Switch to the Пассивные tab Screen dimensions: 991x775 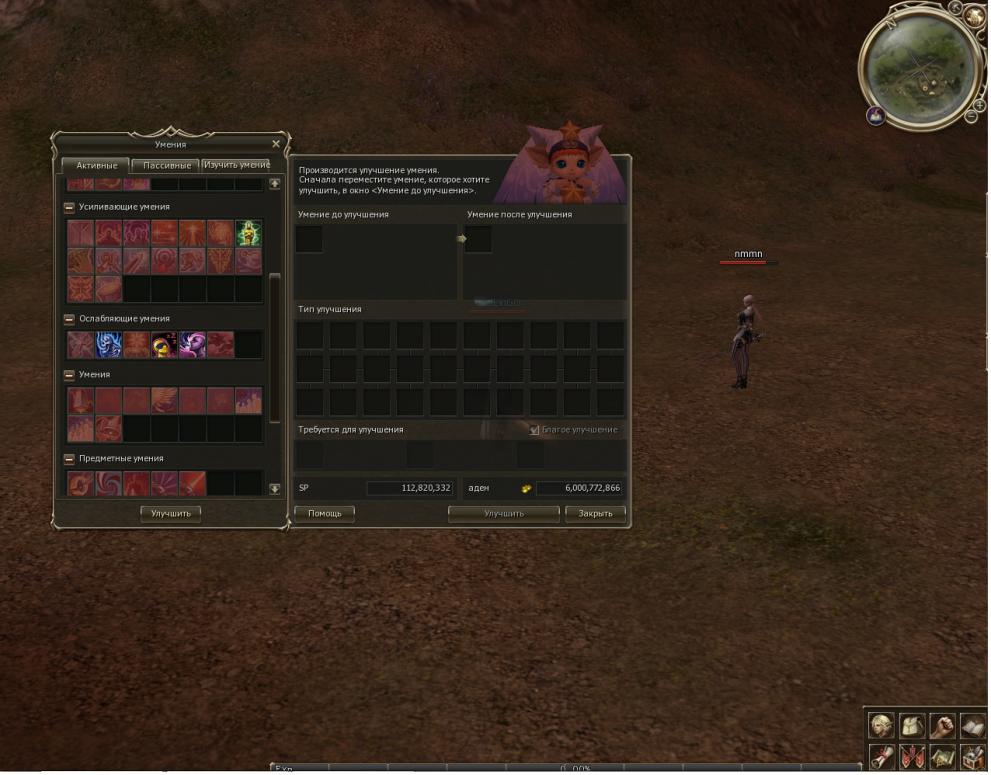pyautogui.click(x=166, y=165)
